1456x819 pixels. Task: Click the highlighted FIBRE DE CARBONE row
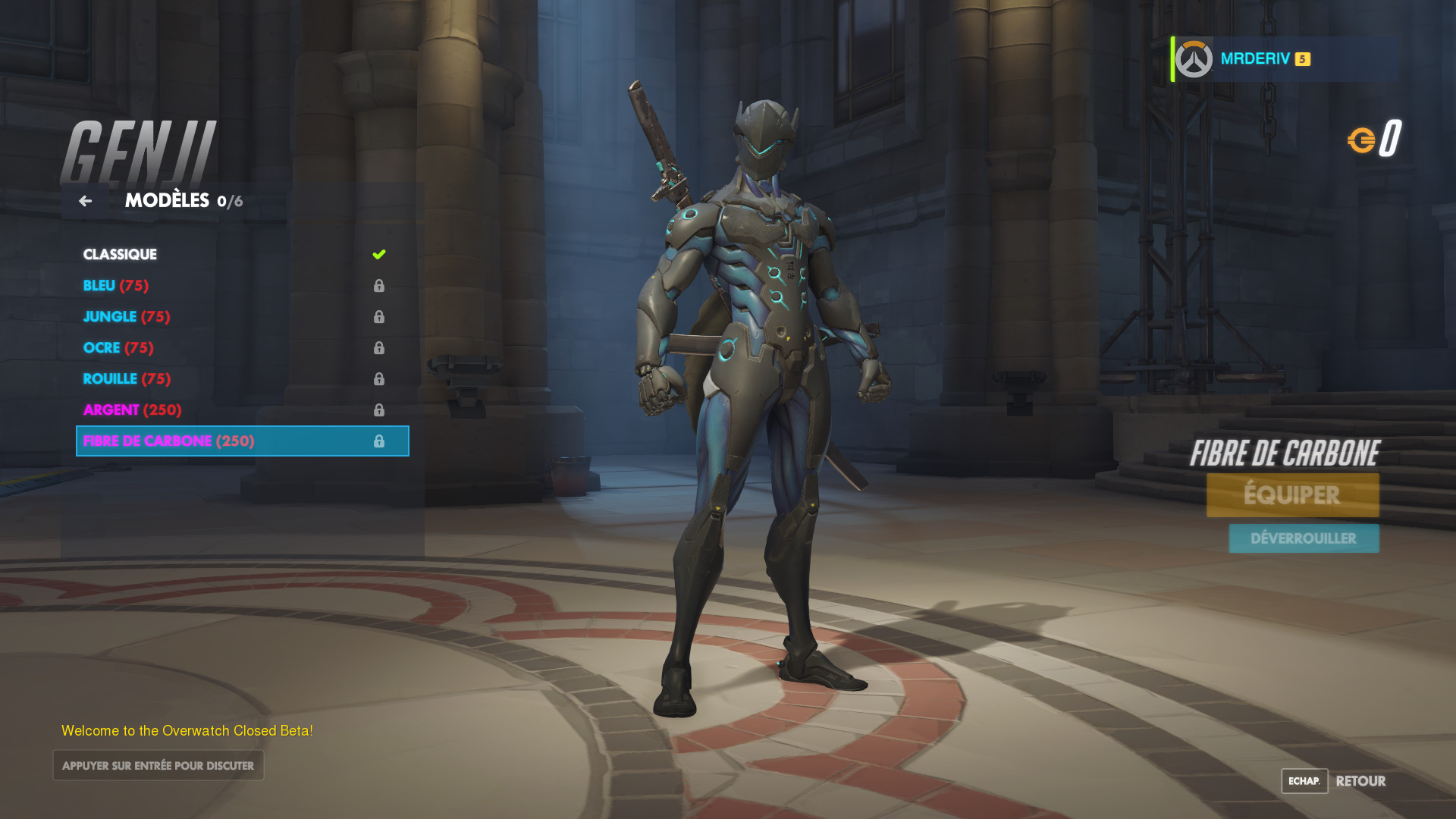[x=170, y=441]
